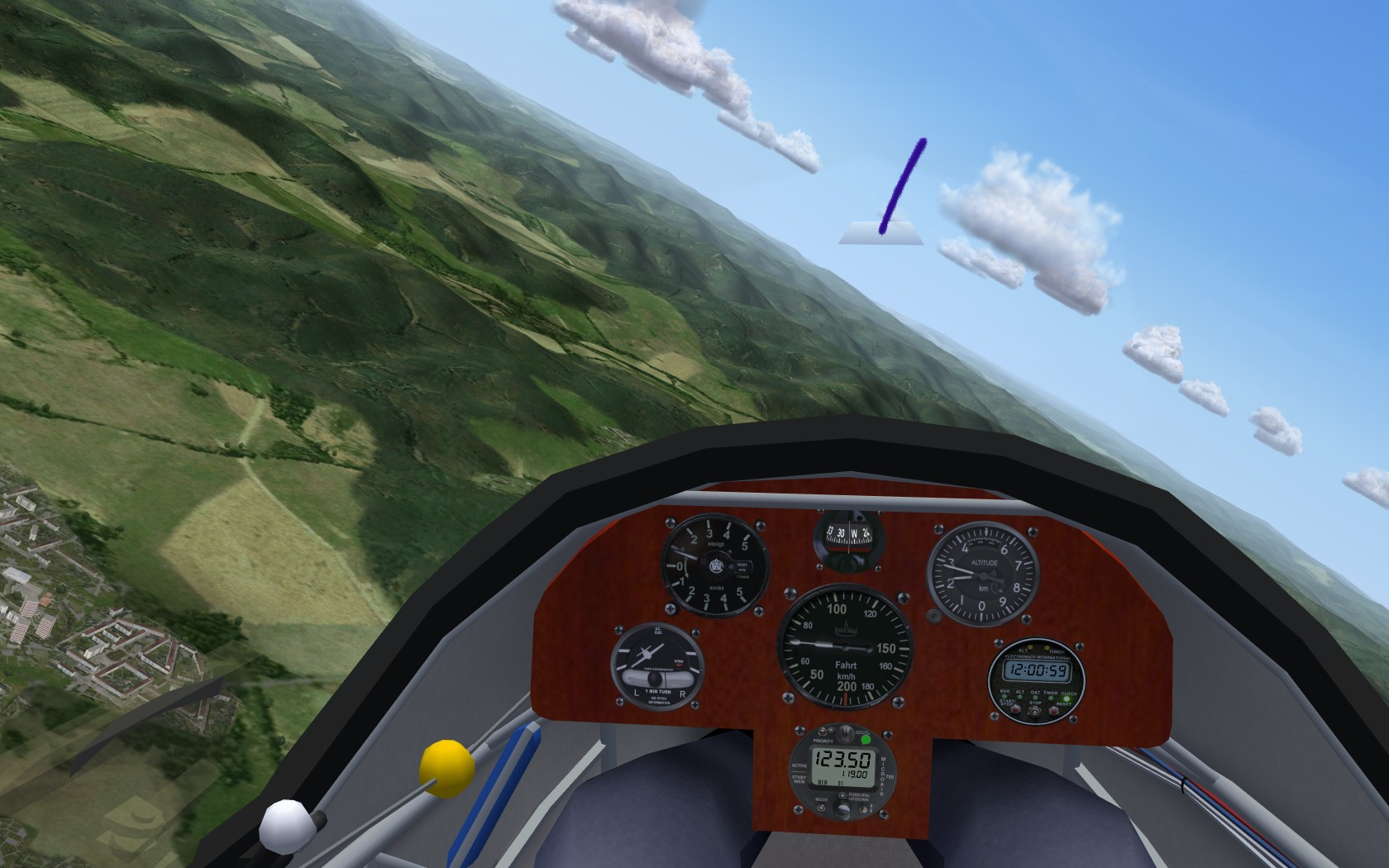1389x868 pixels.
Task: Click the radio's frequency tuning knob
Action: [x=843, y=813]
